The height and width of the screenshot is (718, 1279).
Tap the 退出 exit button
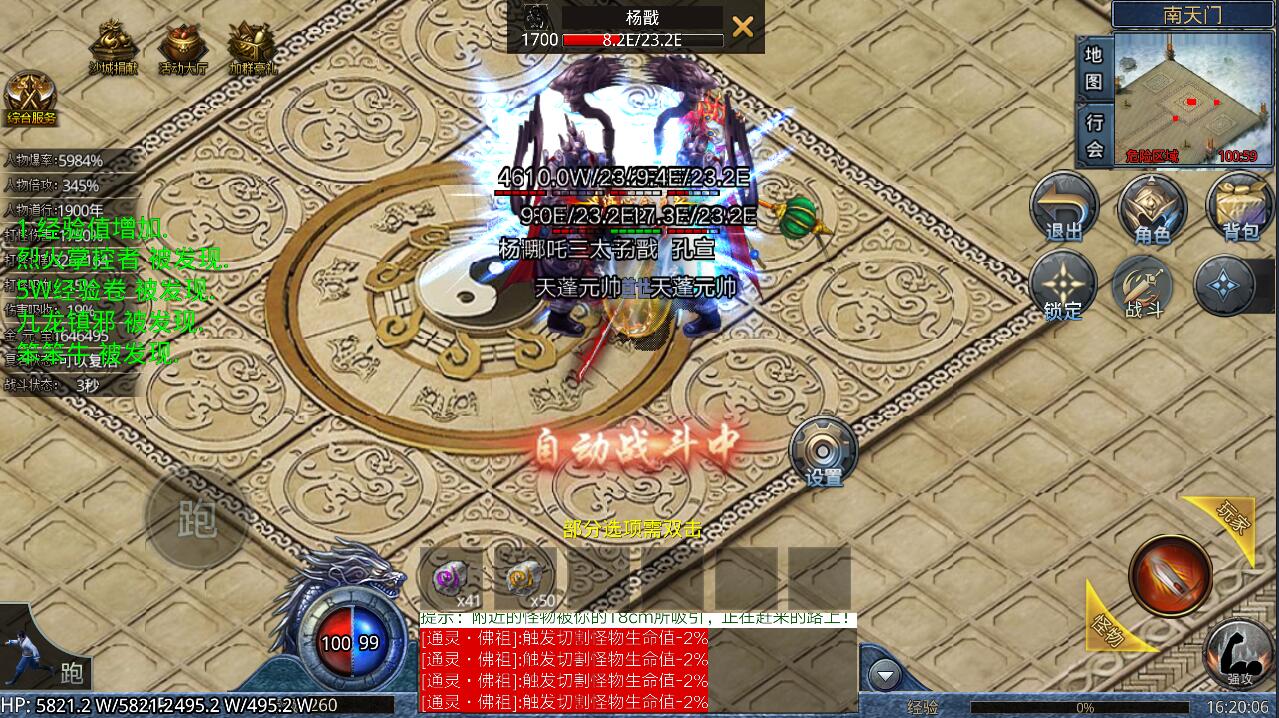(x=1064, y=206)
